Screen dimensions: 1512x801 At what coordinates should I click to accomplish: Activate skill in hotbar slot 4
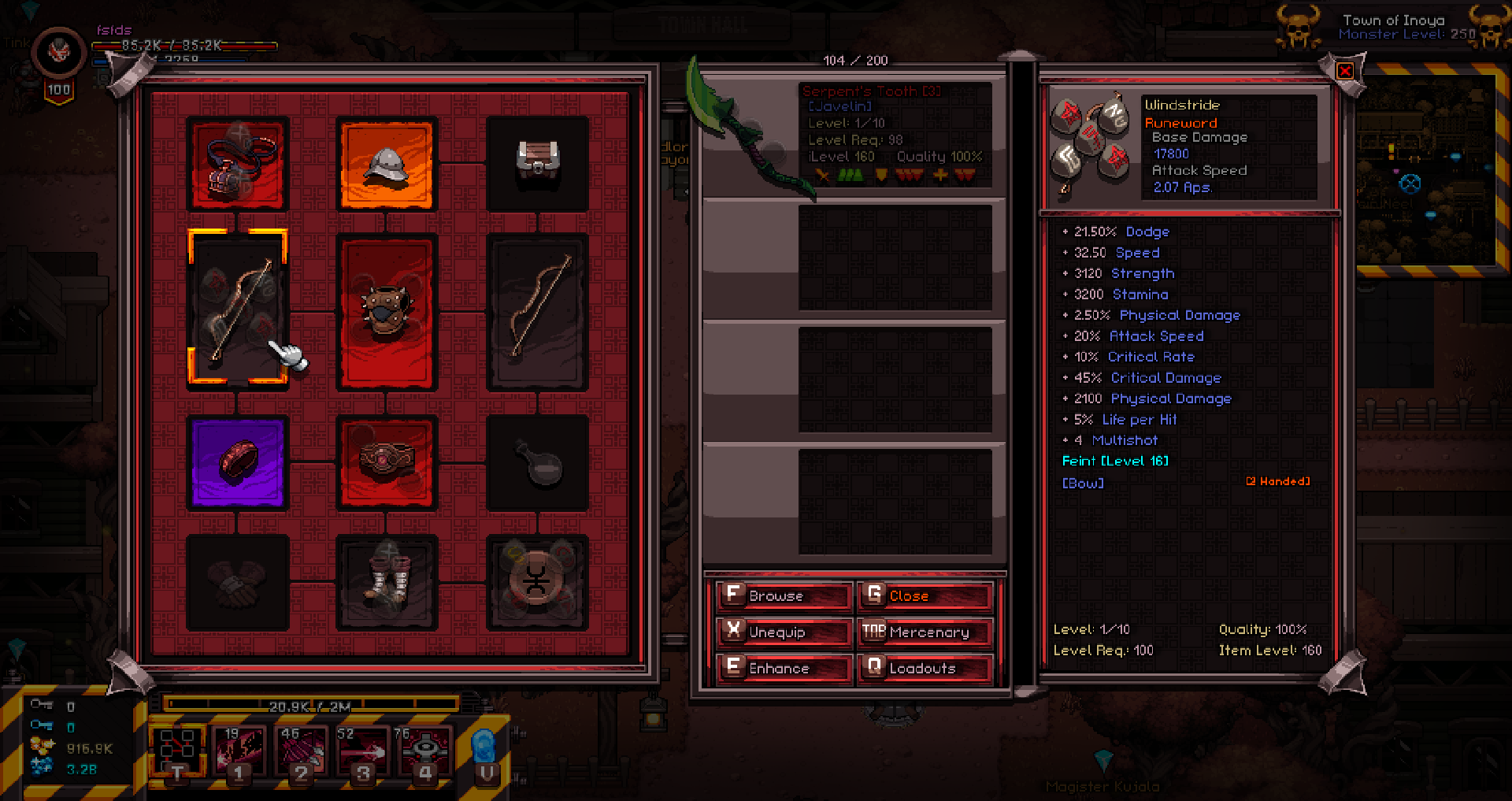tap(426, 752)
